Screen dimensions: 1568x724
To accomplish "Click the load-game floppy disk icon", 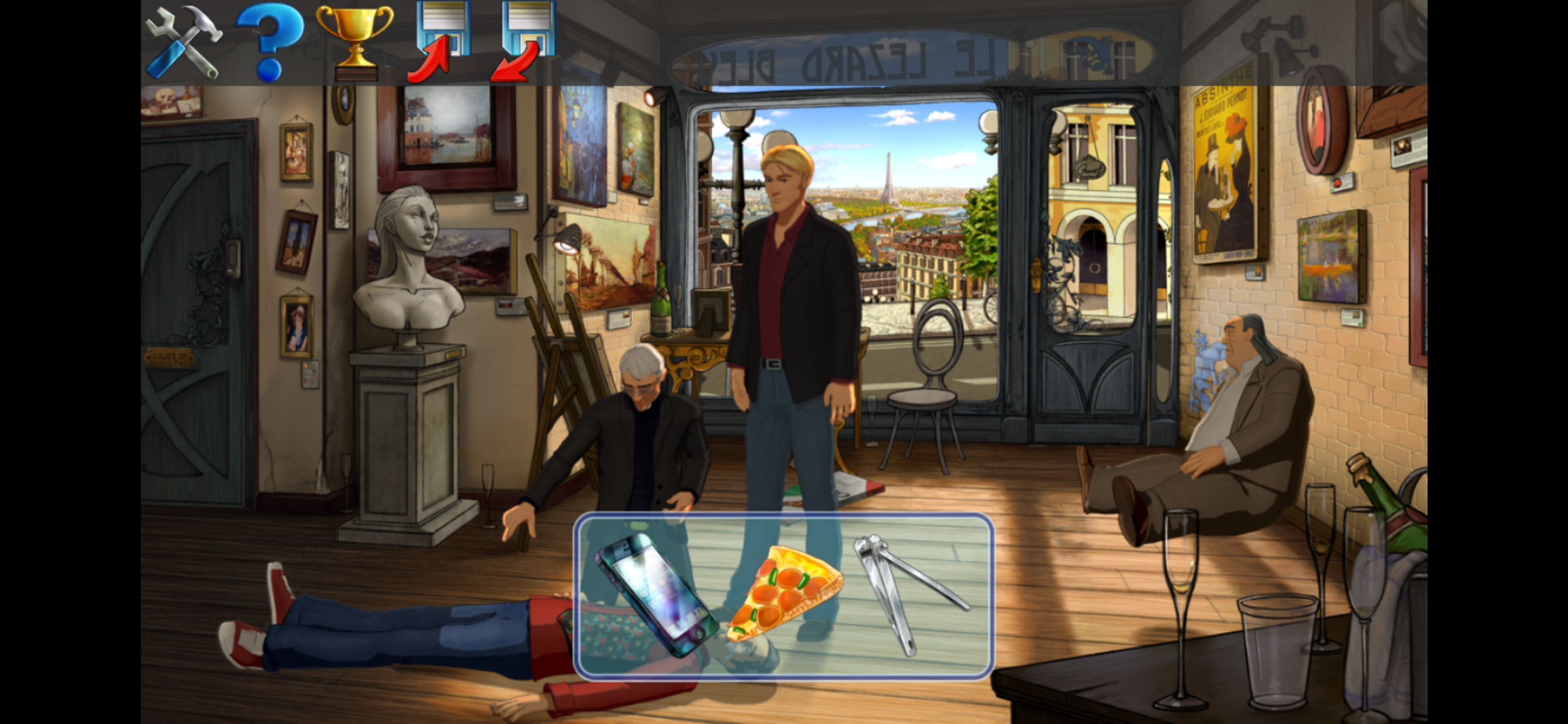I will (x=527, y=40).
